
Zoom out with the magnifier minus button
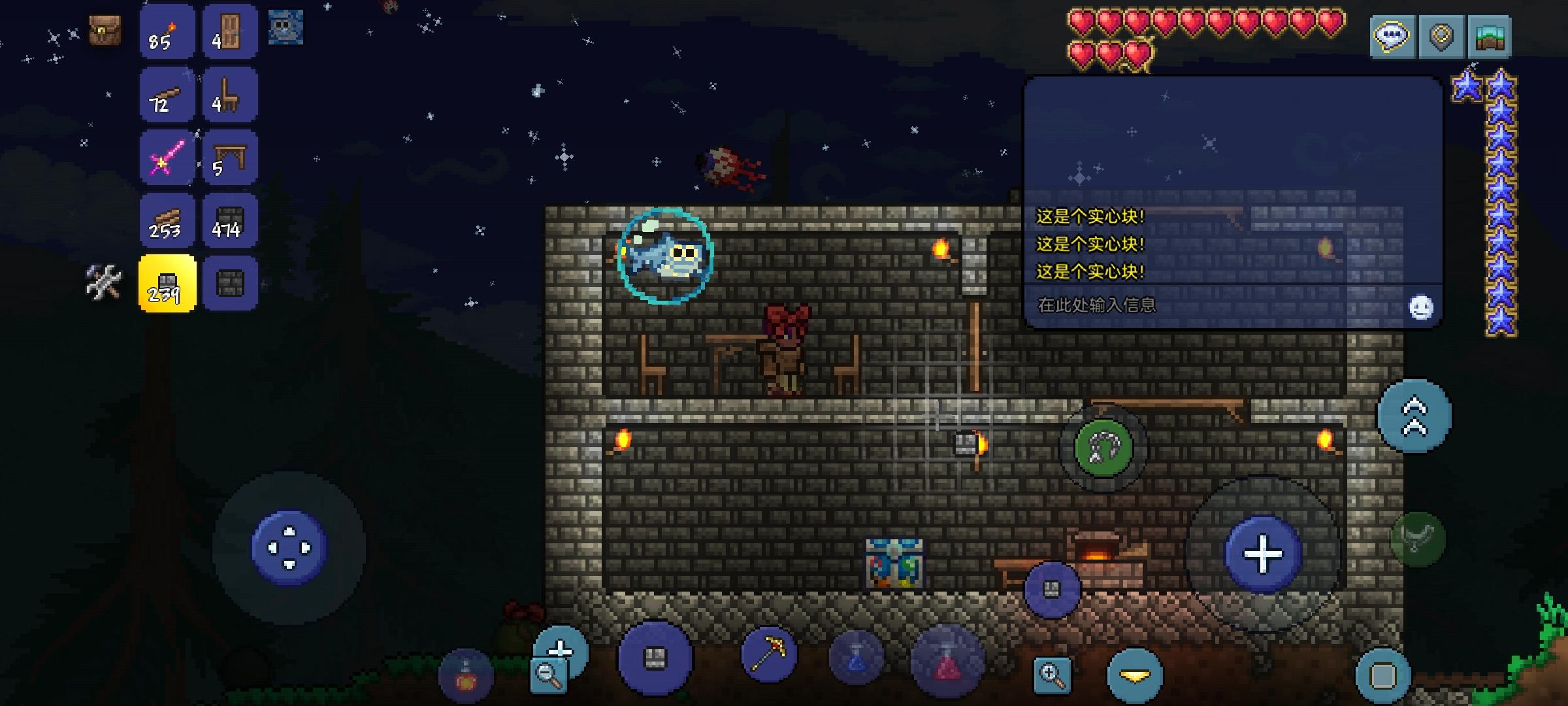(x=549, y=675)
